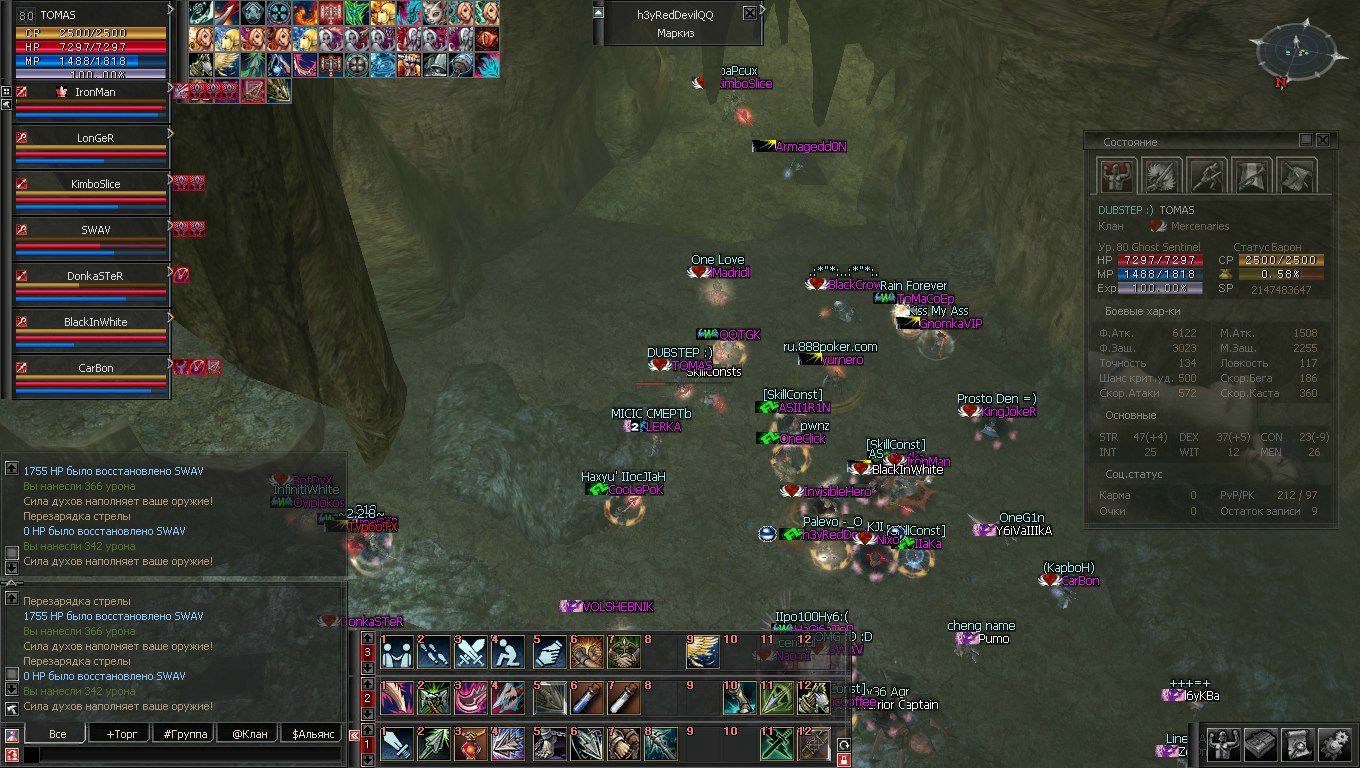Select the @Клан chat tab
The image size is (1360, 768).
247,734
